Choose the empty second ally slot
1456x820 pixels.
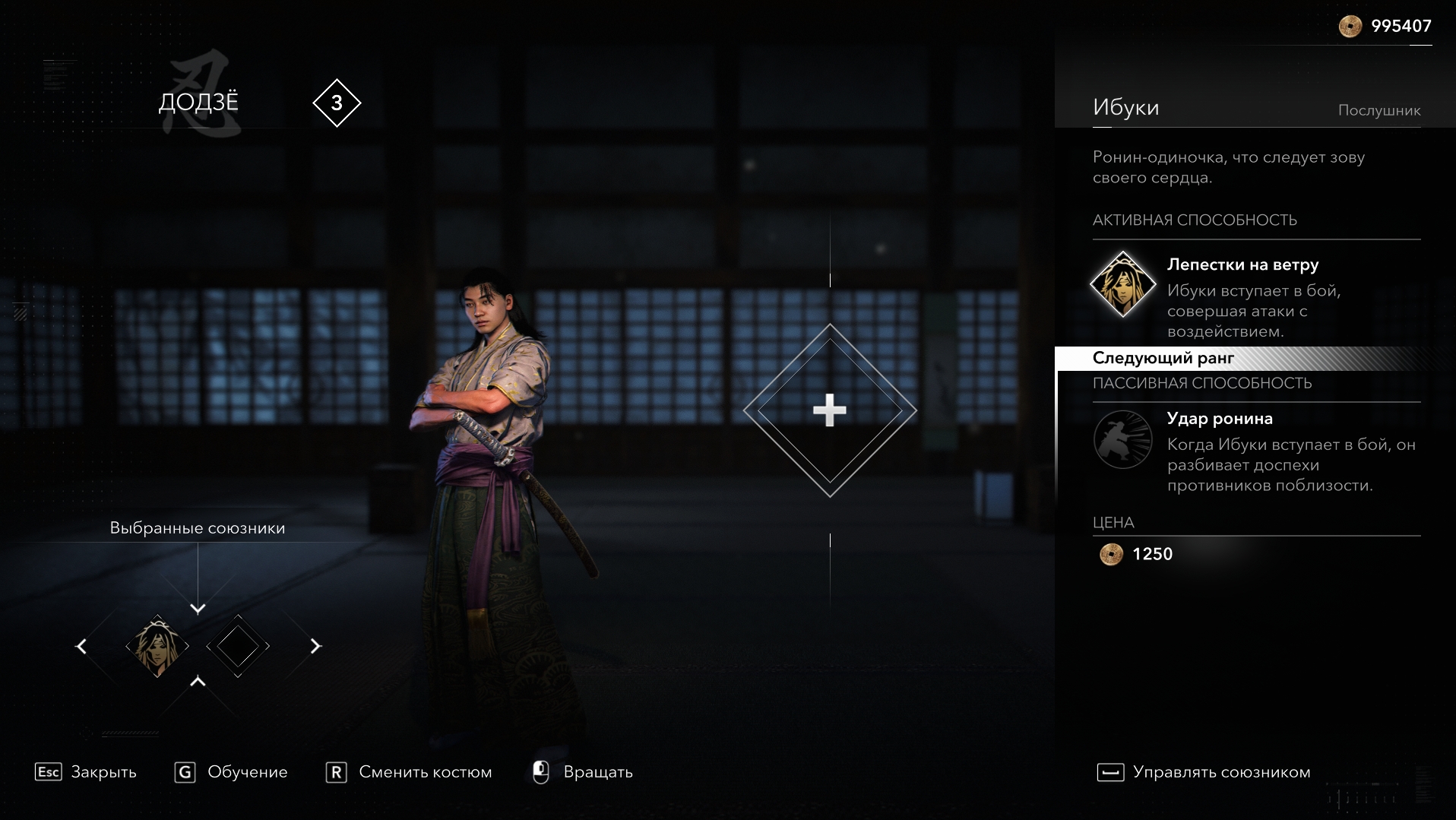[x=238, y=646]
